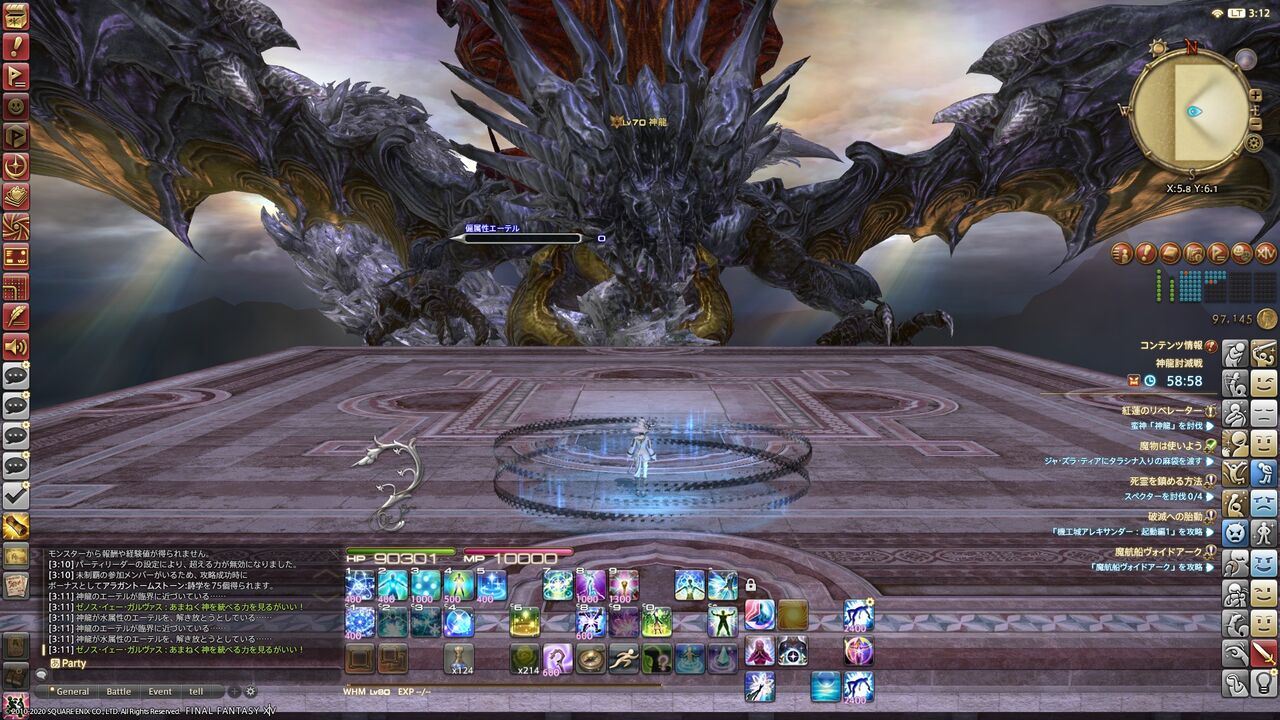Switch to the Event chat tab
Screen dimensions: 1280x720
[x=159, y=692]
